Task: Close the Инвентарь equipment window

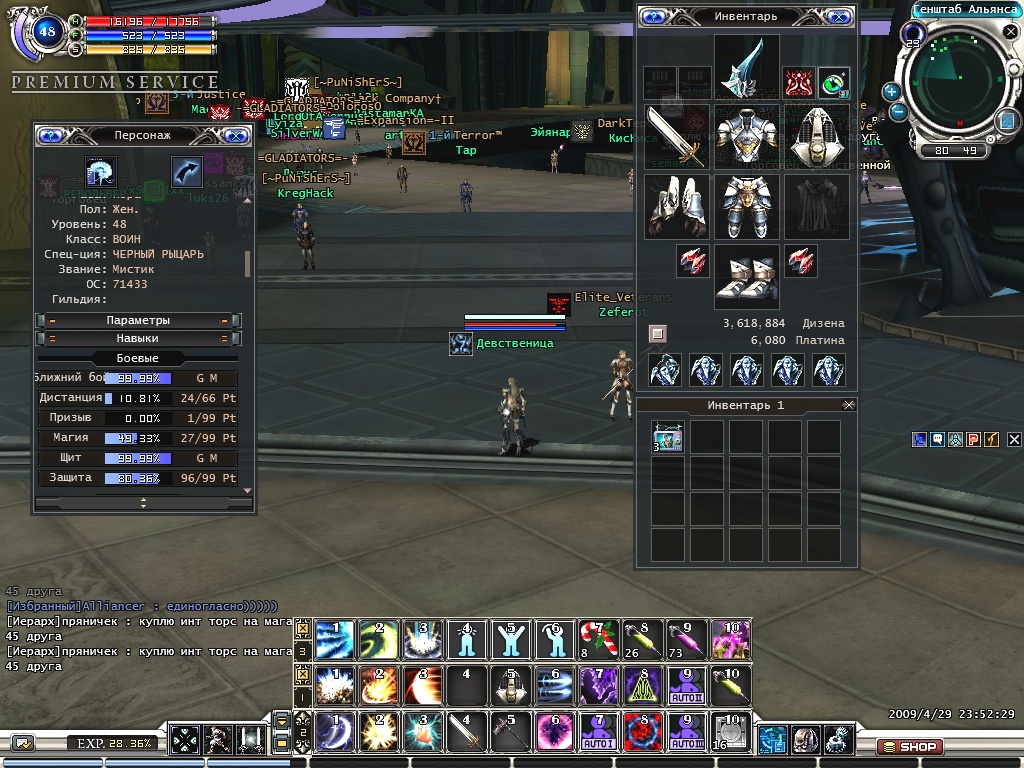Action: coord(841,17)
